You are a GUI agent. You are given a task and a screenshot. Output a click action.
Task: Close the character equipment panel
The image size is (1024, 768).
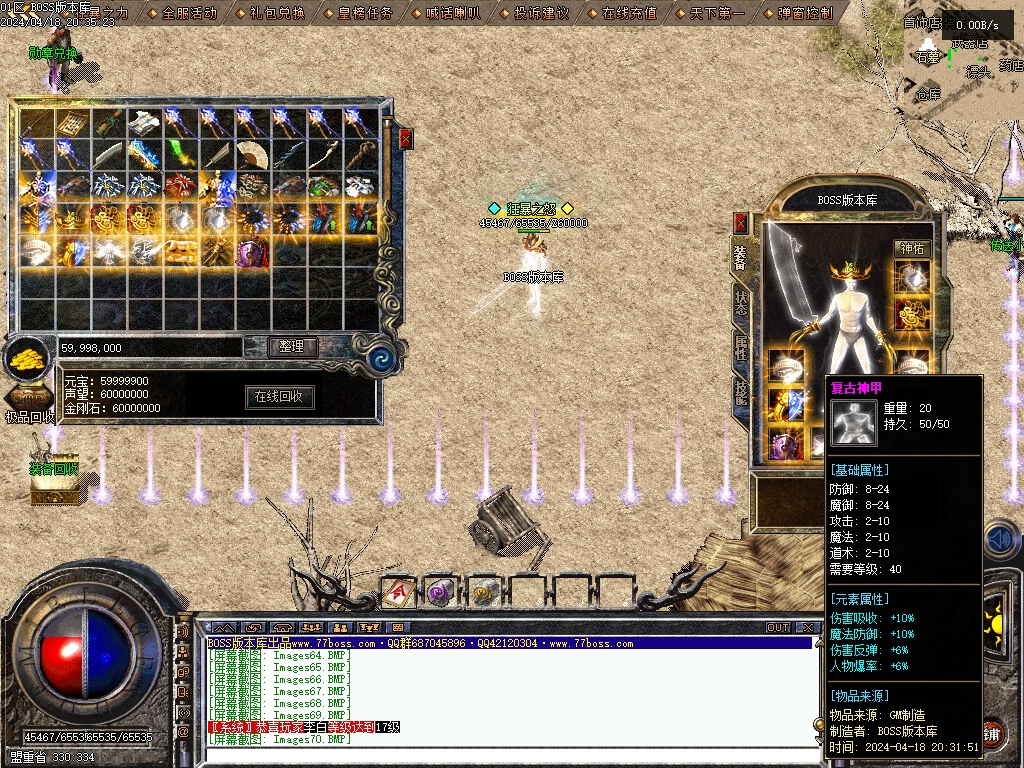(740, 222)
